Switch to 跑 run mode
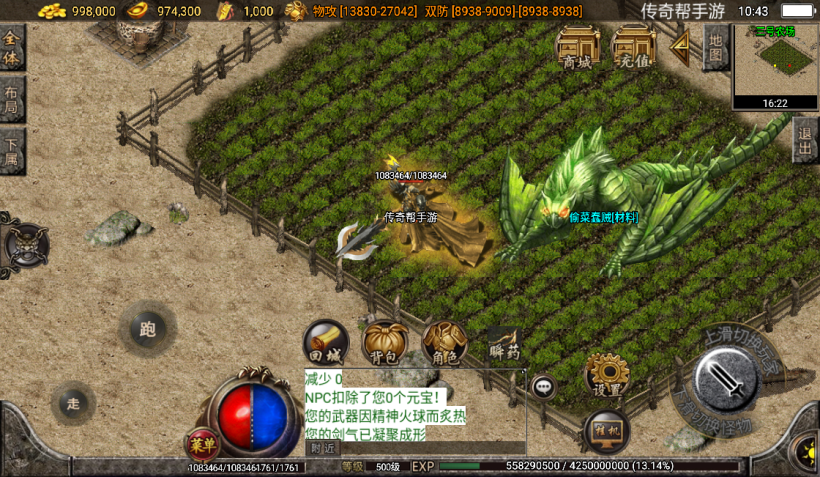The width and height of the screenshot is (820, 477). click(148, 329)
